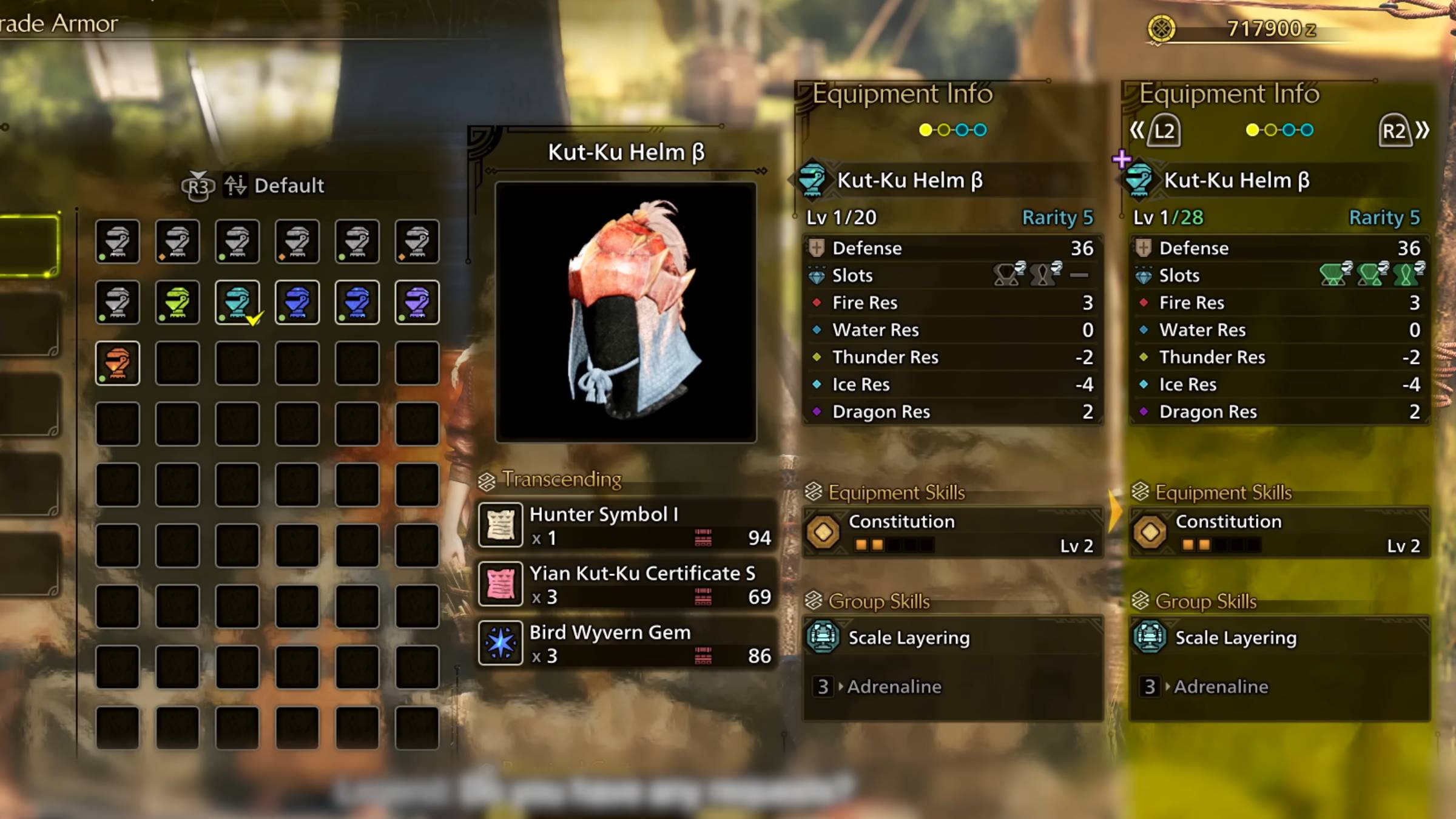This screenshot has height=819, width=1456.
Task: Select the purple helm armor slot
Action: (417, 302)
